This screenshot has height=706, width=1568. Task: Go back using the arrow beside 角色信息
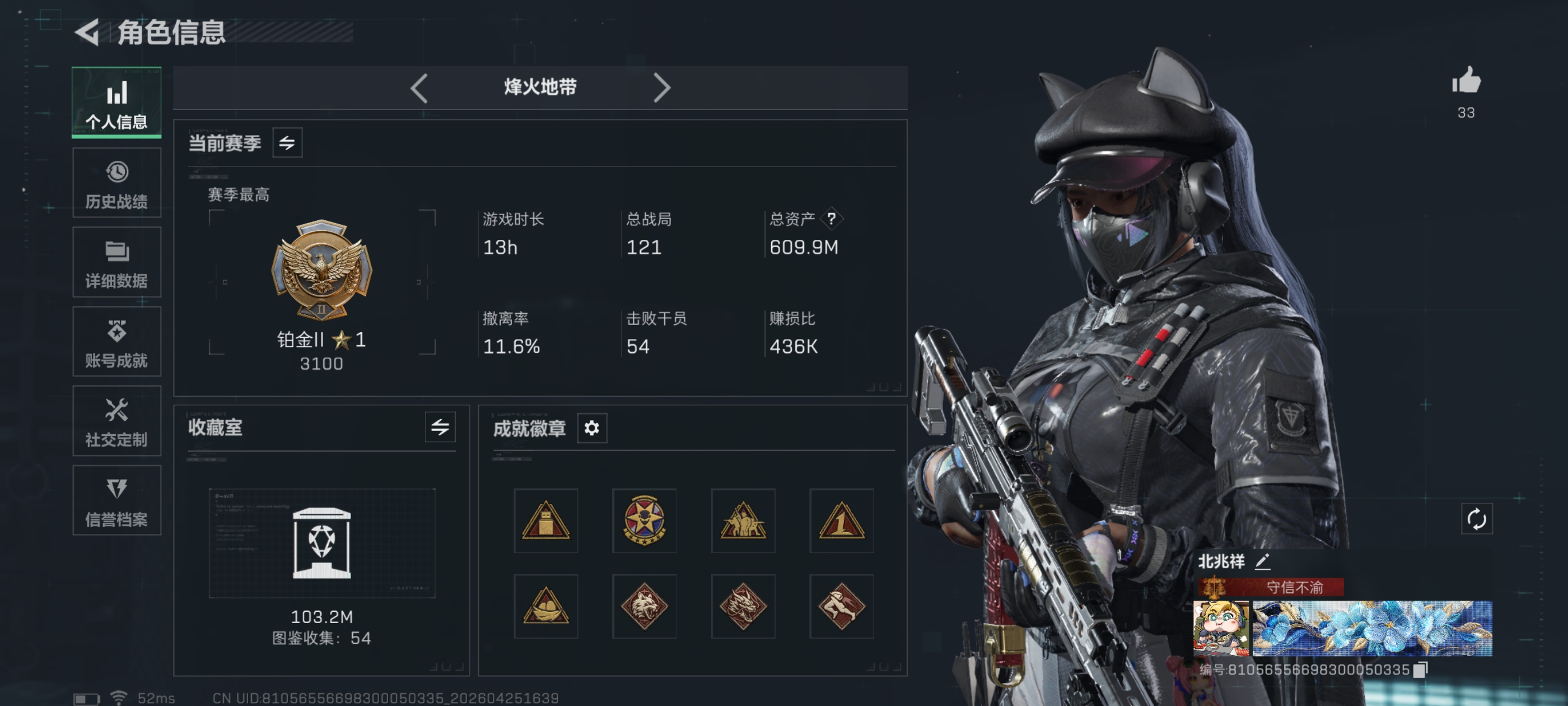(88, 32)
